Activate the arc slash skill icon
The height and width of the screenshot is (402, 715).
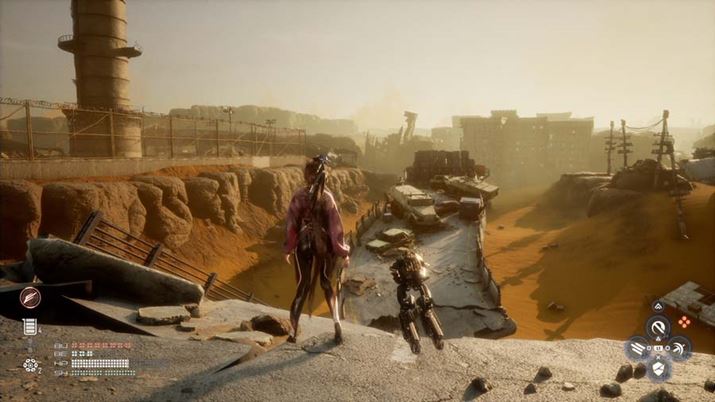point(679,348)
